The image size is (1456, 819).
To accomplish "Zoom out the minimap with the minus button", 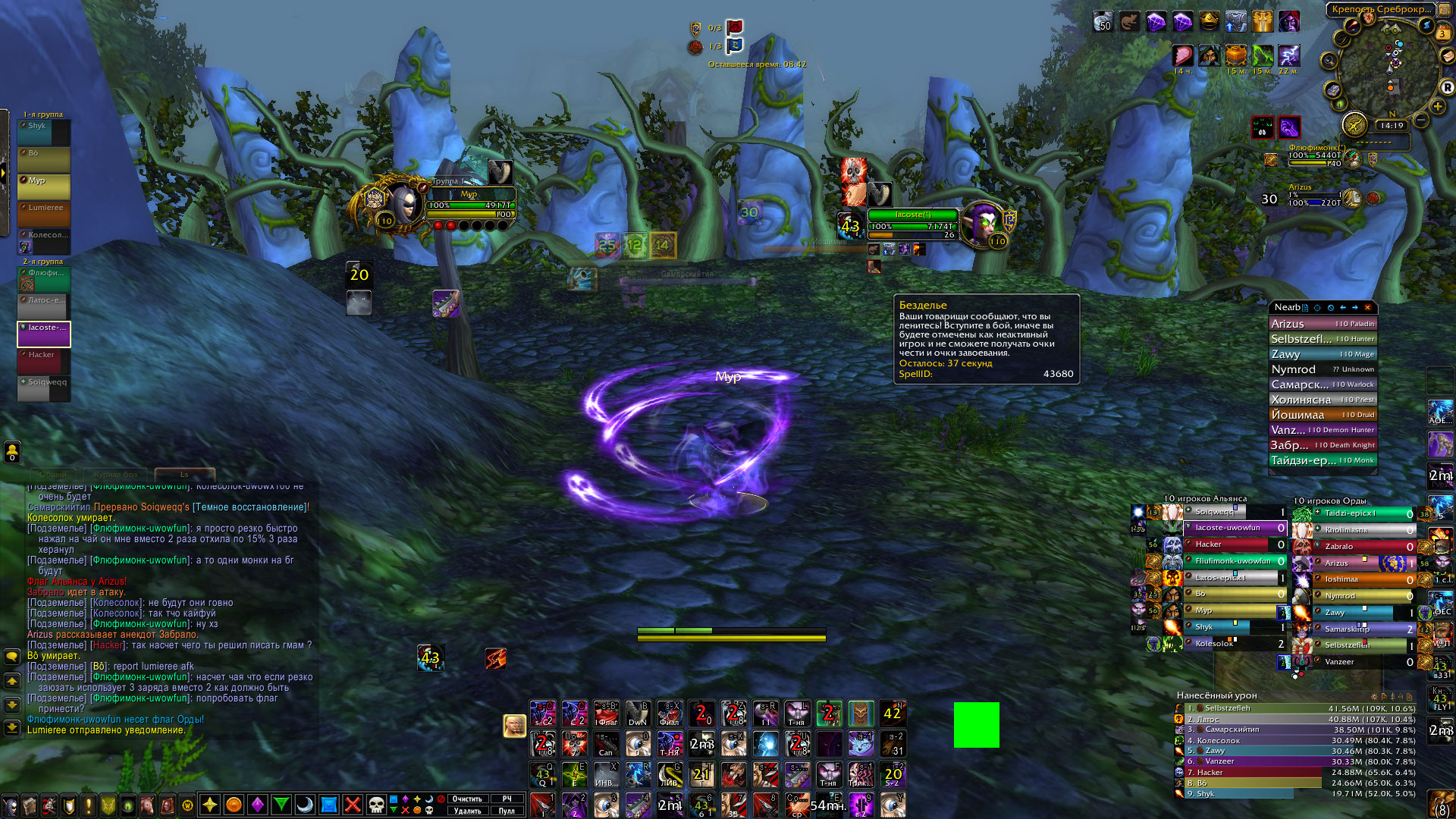I will tap(1422, 121).
